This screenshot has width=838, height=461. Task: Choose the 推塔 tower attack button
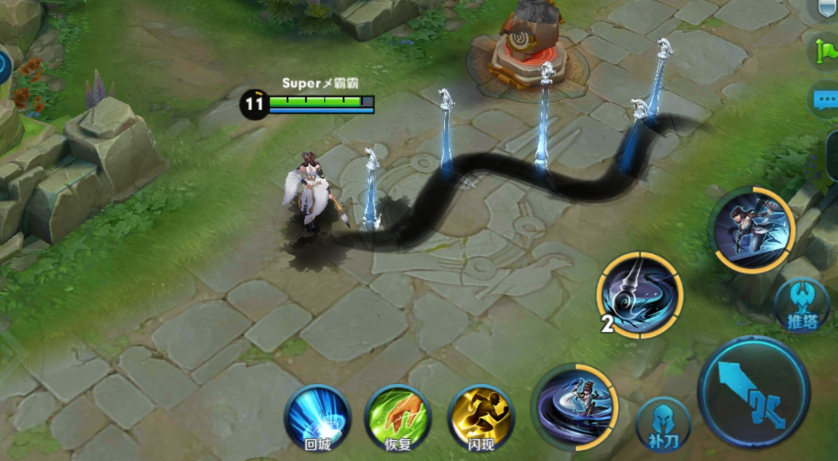point(801,304)
